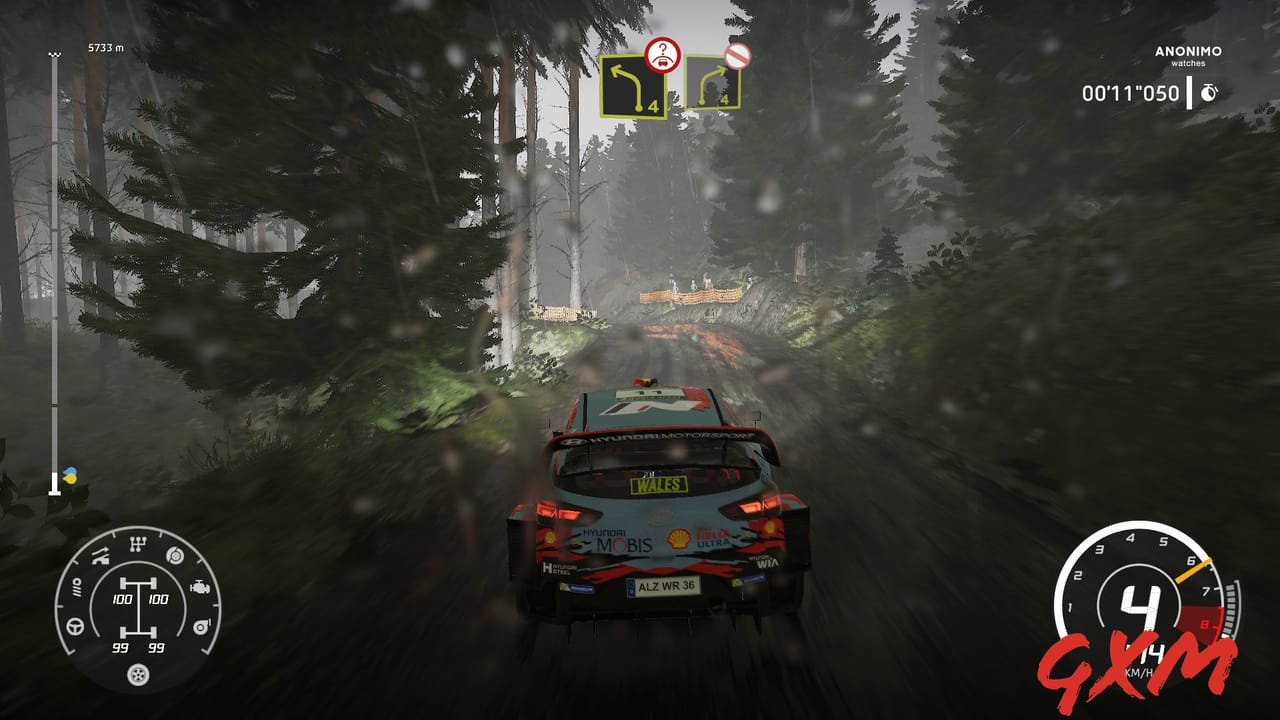This screenshot has width=1280, height=720.
Task: Select the gearbox icon on the car status dial
Action: tap(138, 543)
